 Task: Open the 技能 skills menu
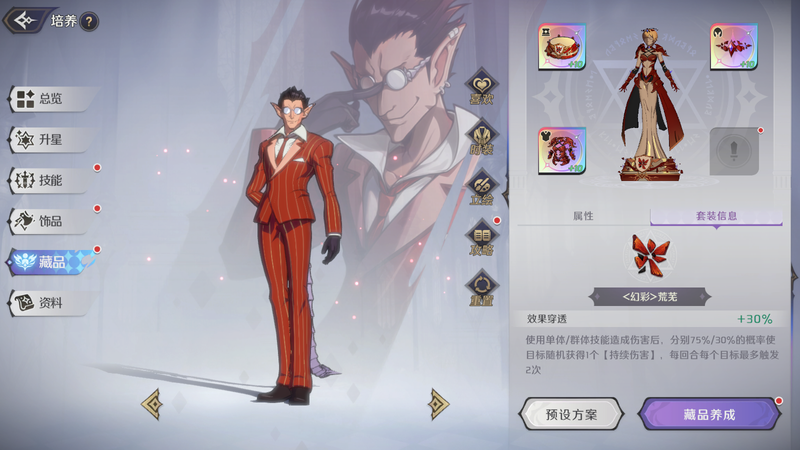(x=50, y=181)
